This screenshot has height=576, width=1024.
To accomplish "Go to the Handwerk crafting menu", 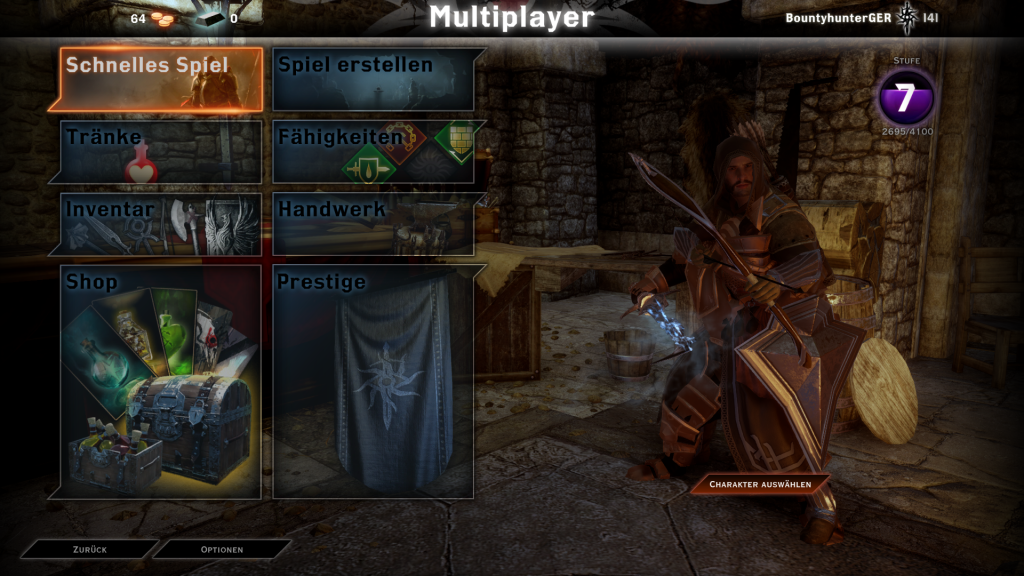I will [374, 224].
